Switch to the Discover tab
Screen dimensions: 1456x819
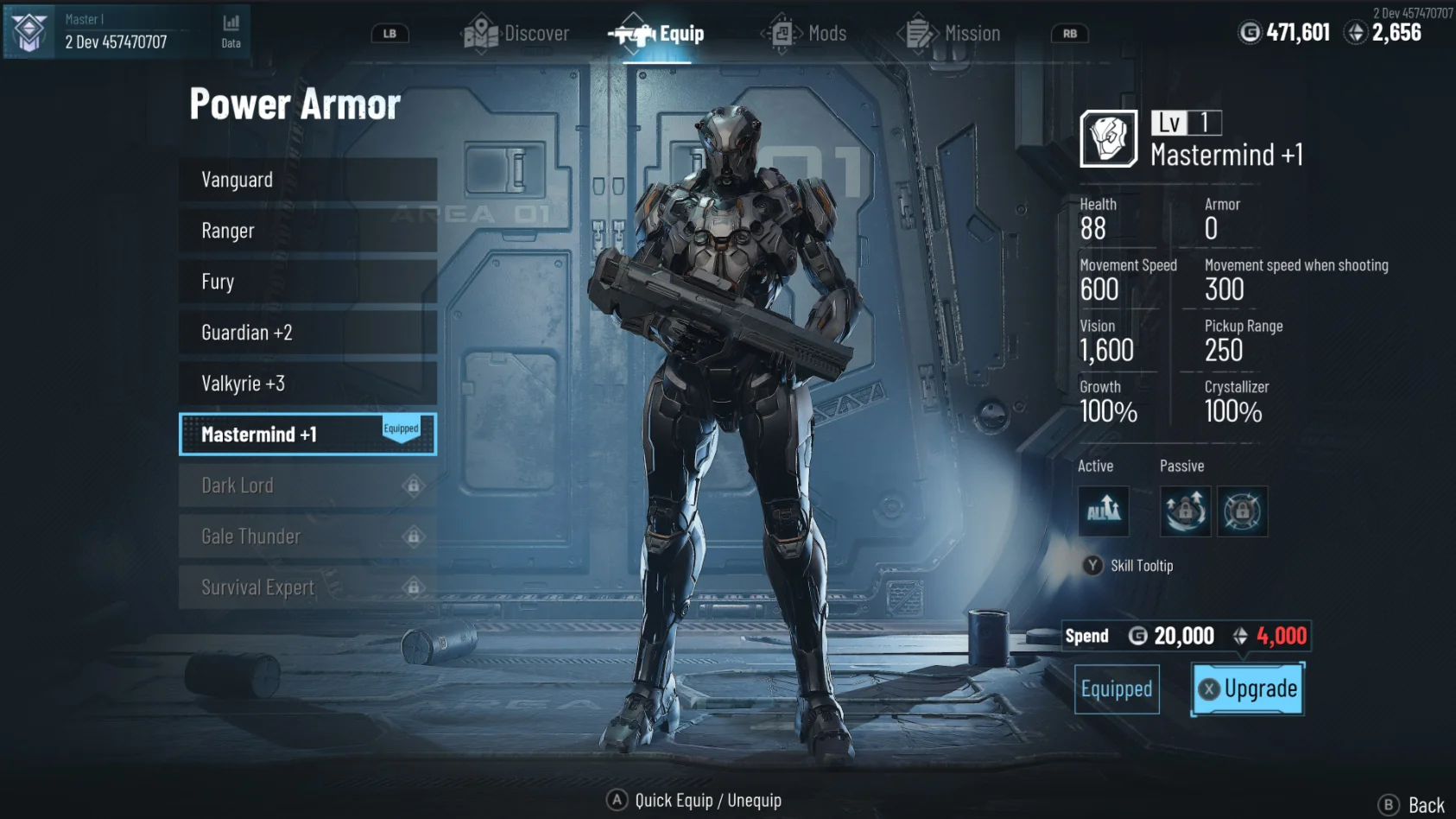pos(516,34)
